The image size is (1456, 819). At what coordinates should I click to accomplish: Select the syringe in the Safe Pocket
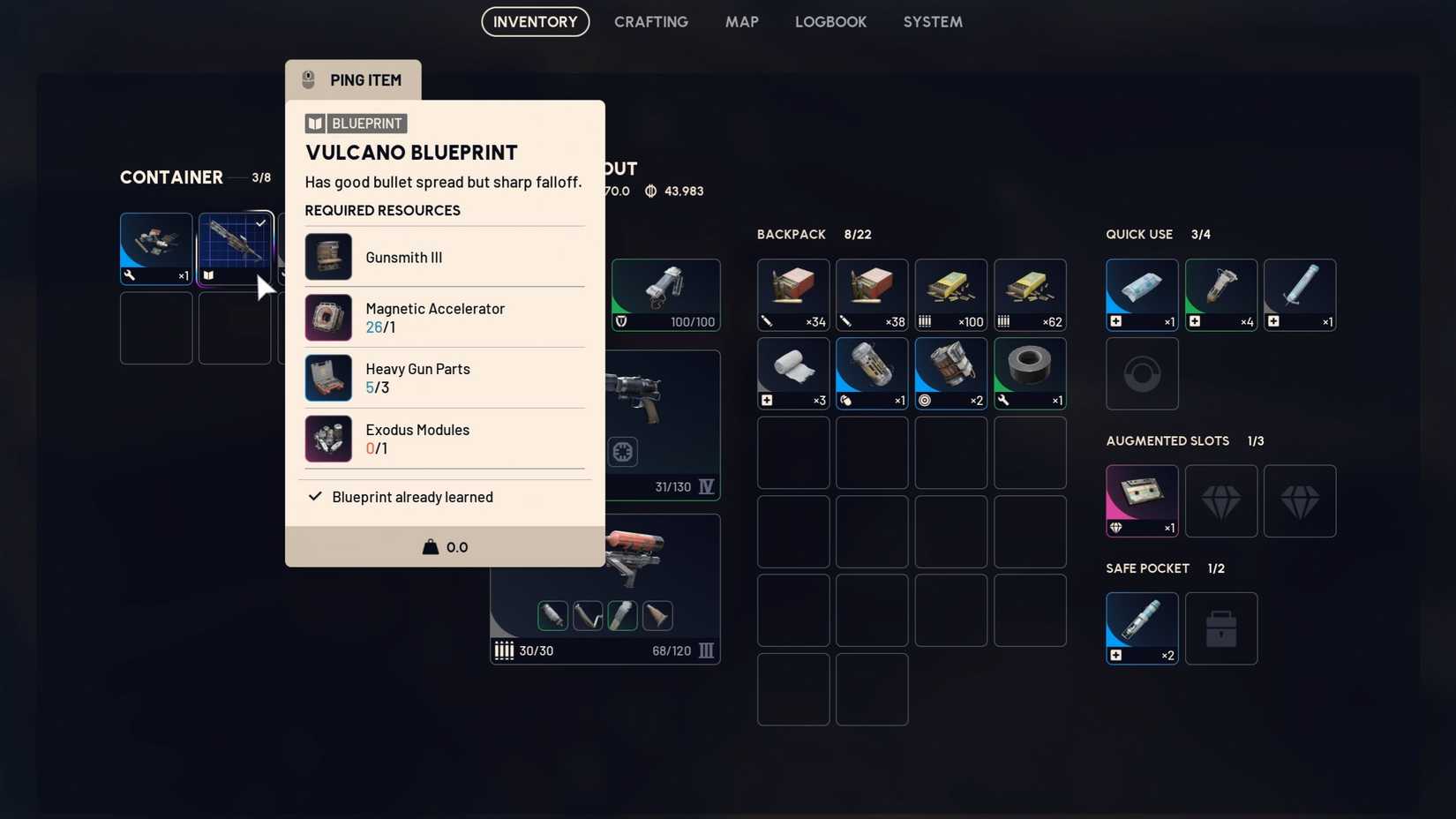pos(1141,627)
